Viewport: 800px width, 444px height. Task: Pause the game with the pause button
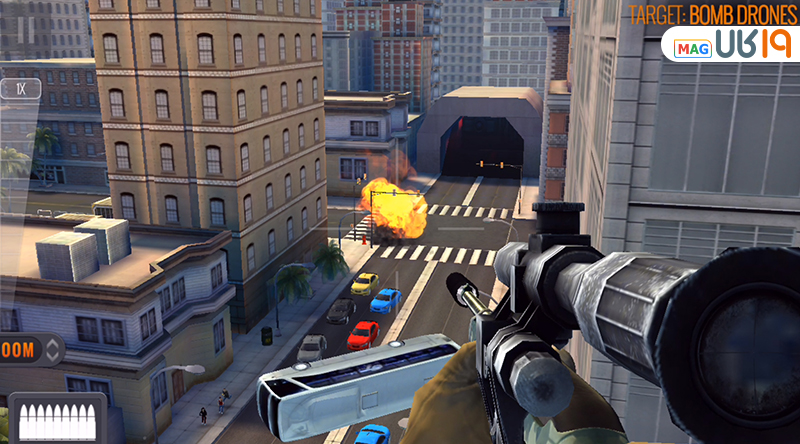[x=26, y=30]
